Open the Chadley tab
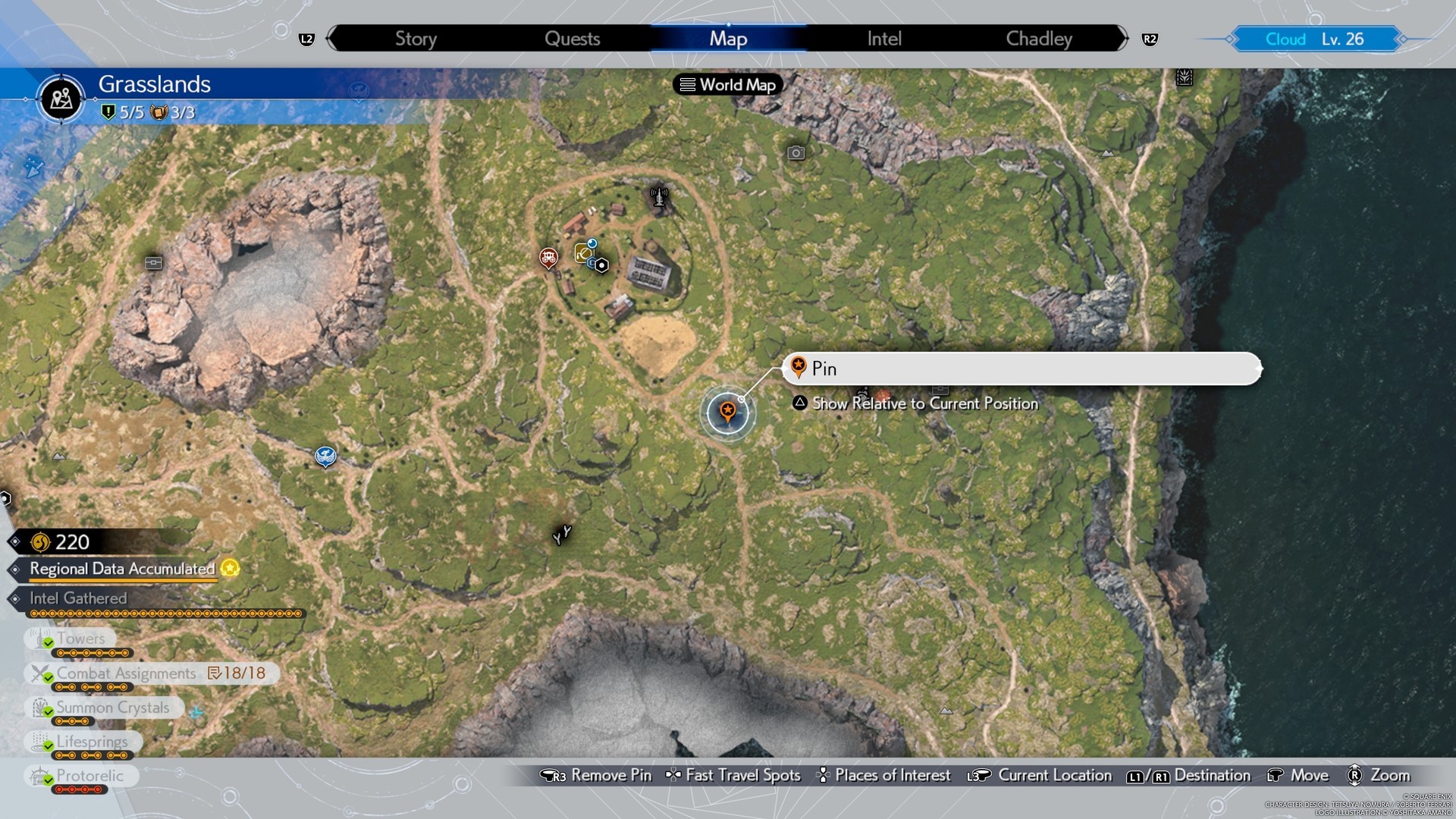Image resolution: width=1456 pixels, height=819 pixels. (1039, 39)
